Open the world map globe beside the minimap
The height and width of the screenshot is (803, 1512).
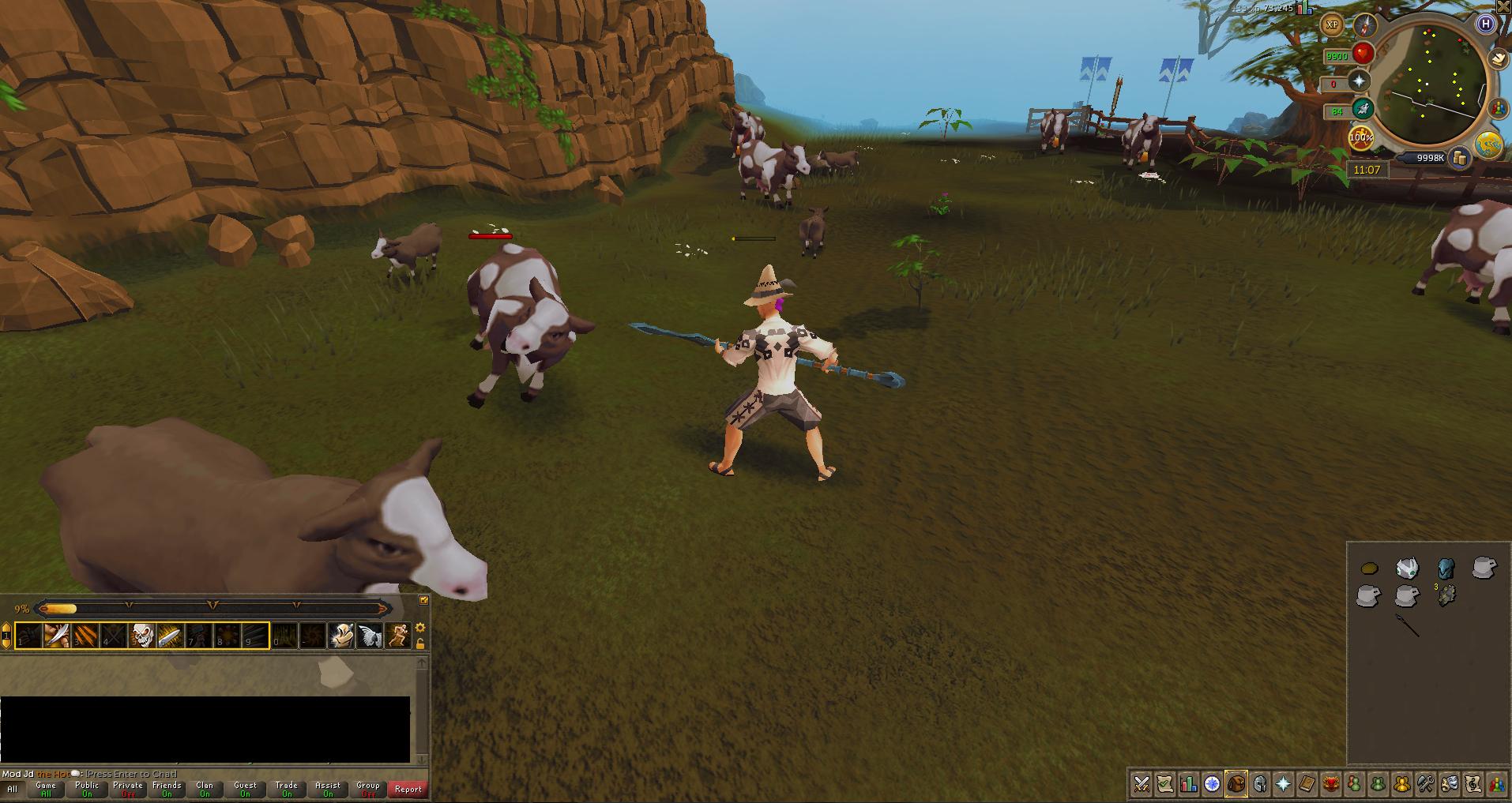[1487, 143]
